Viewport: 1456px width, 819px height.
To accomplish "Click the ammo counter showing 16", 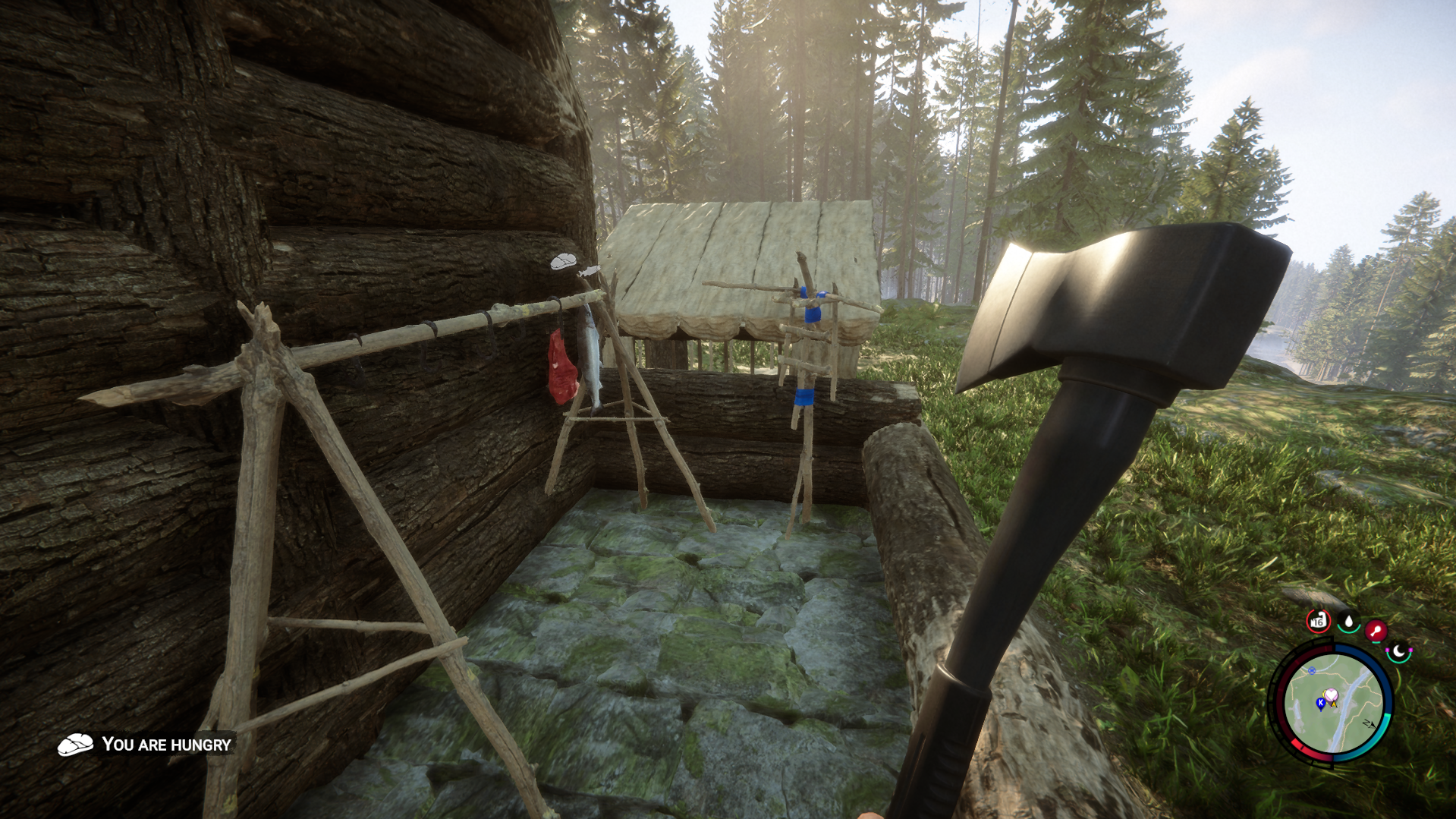I will (x=1318, y=621).
